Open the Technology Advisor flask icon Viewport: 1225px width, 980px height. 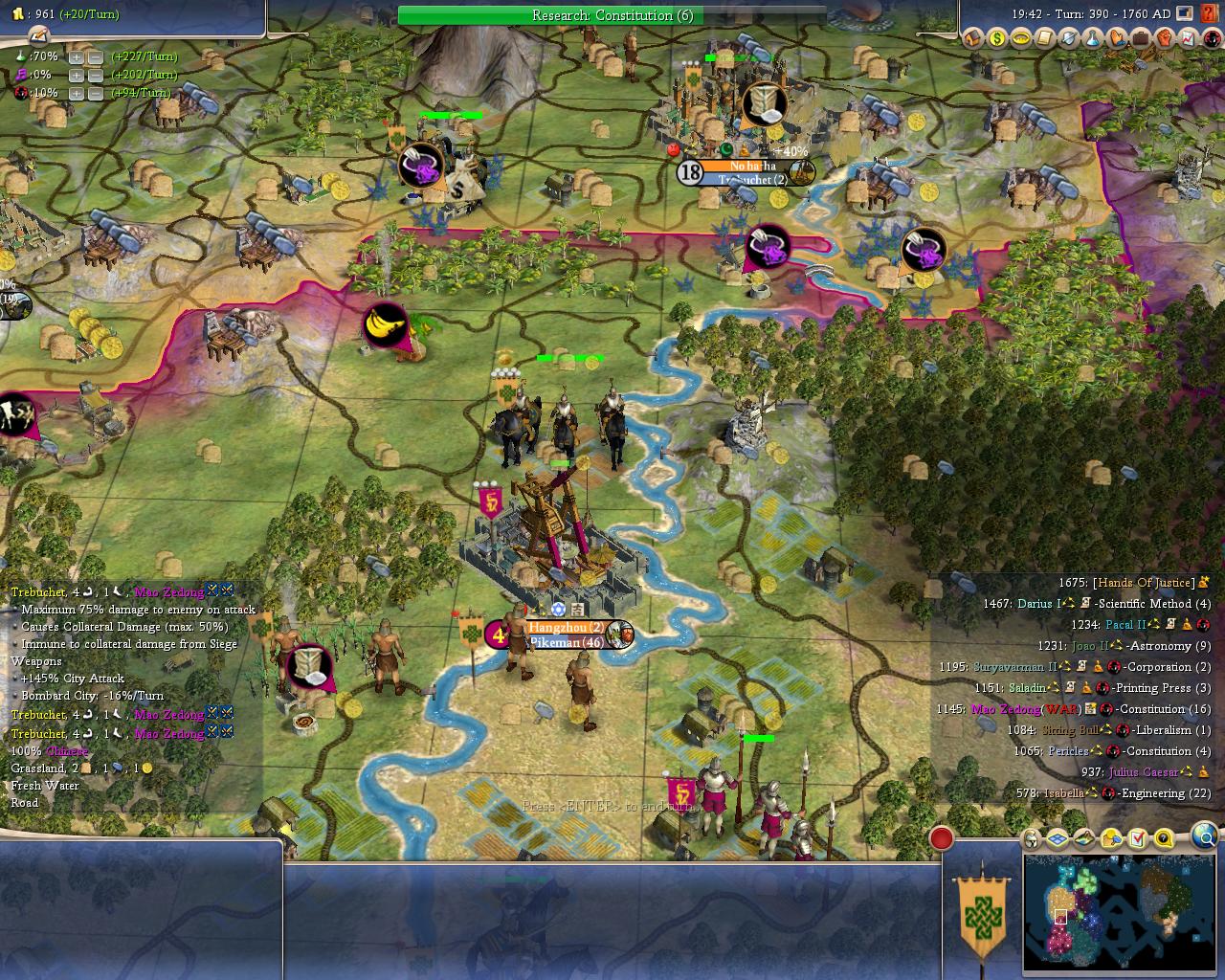pyautogui.click(x=1093, y=39)
